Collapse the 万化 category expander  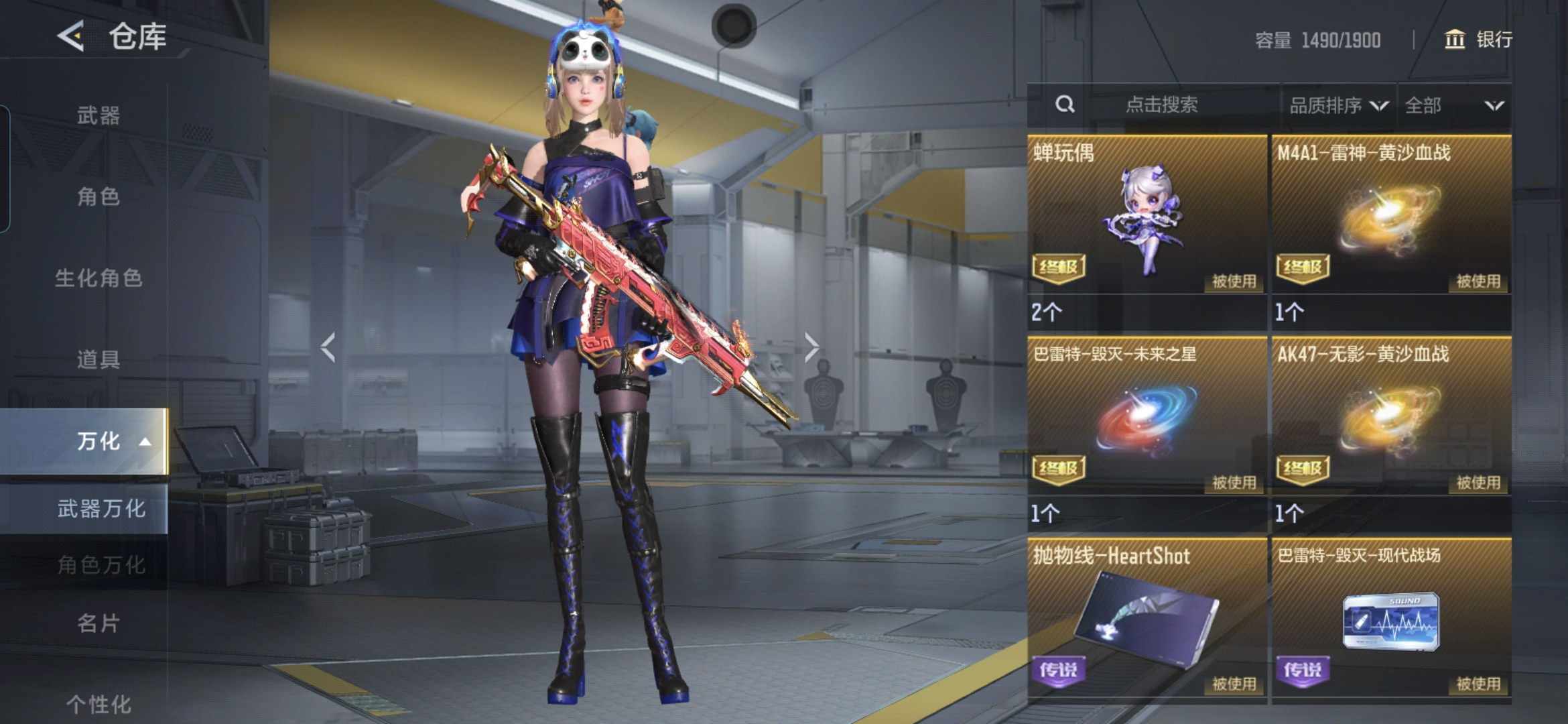tap(145, 442)
